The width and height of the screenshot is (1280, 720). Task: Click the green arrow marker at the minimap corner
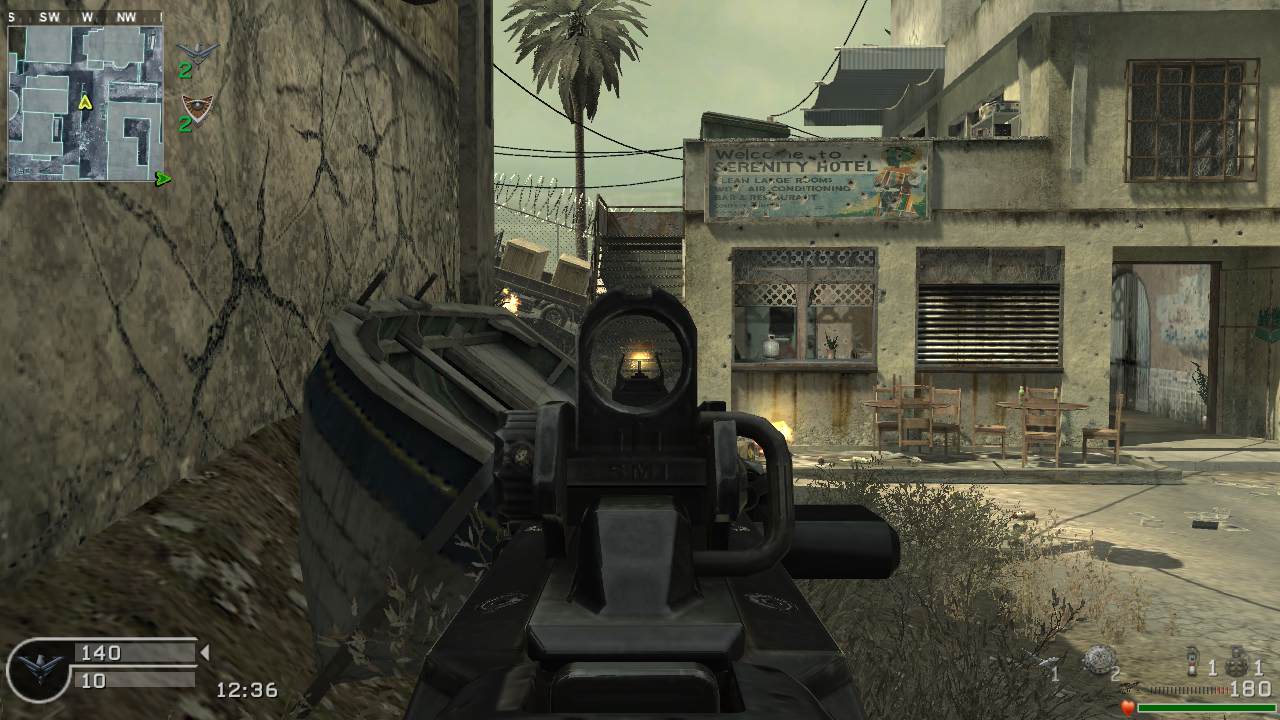(163, 179)
